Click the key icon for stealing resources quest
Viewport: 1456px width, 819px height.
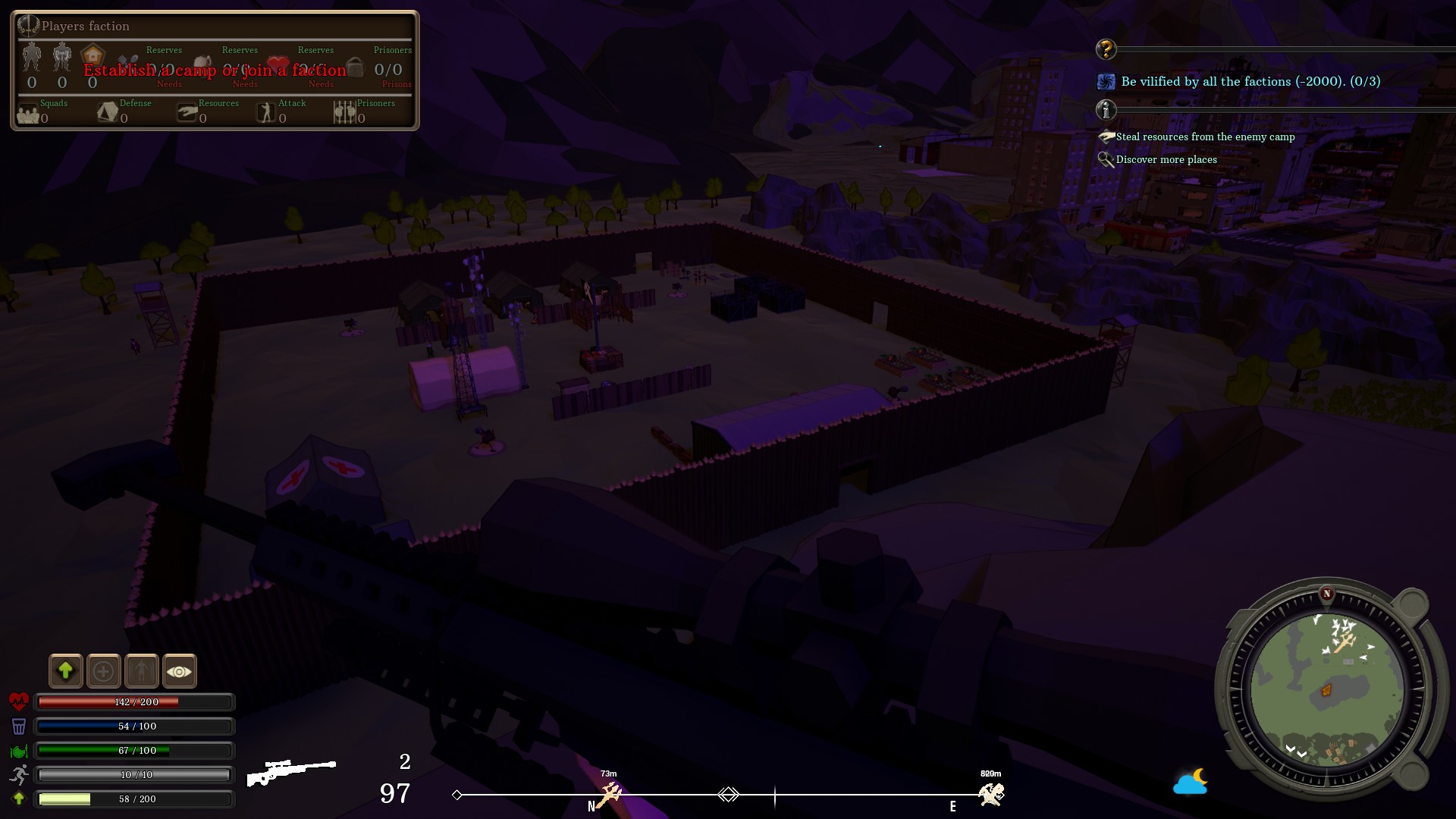tap(1106, 136)
